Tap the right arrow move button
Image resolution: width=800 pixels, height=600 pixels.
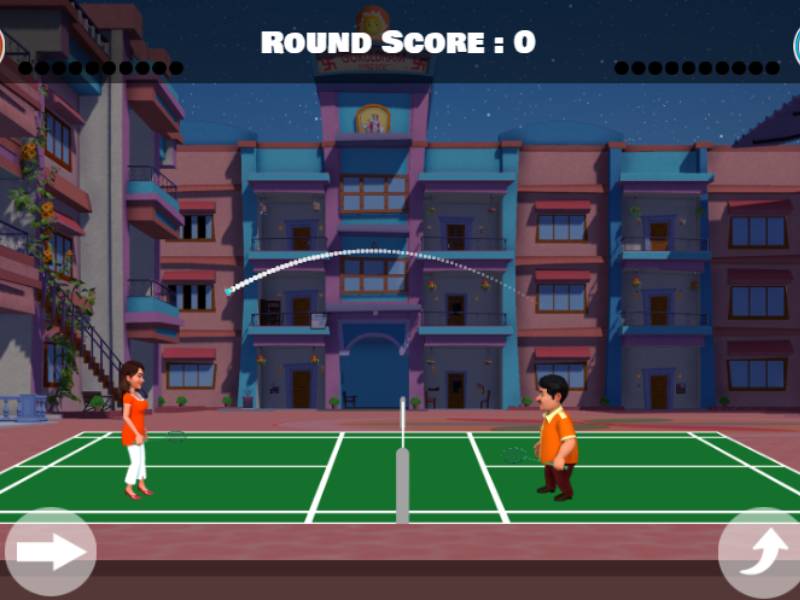50,551
